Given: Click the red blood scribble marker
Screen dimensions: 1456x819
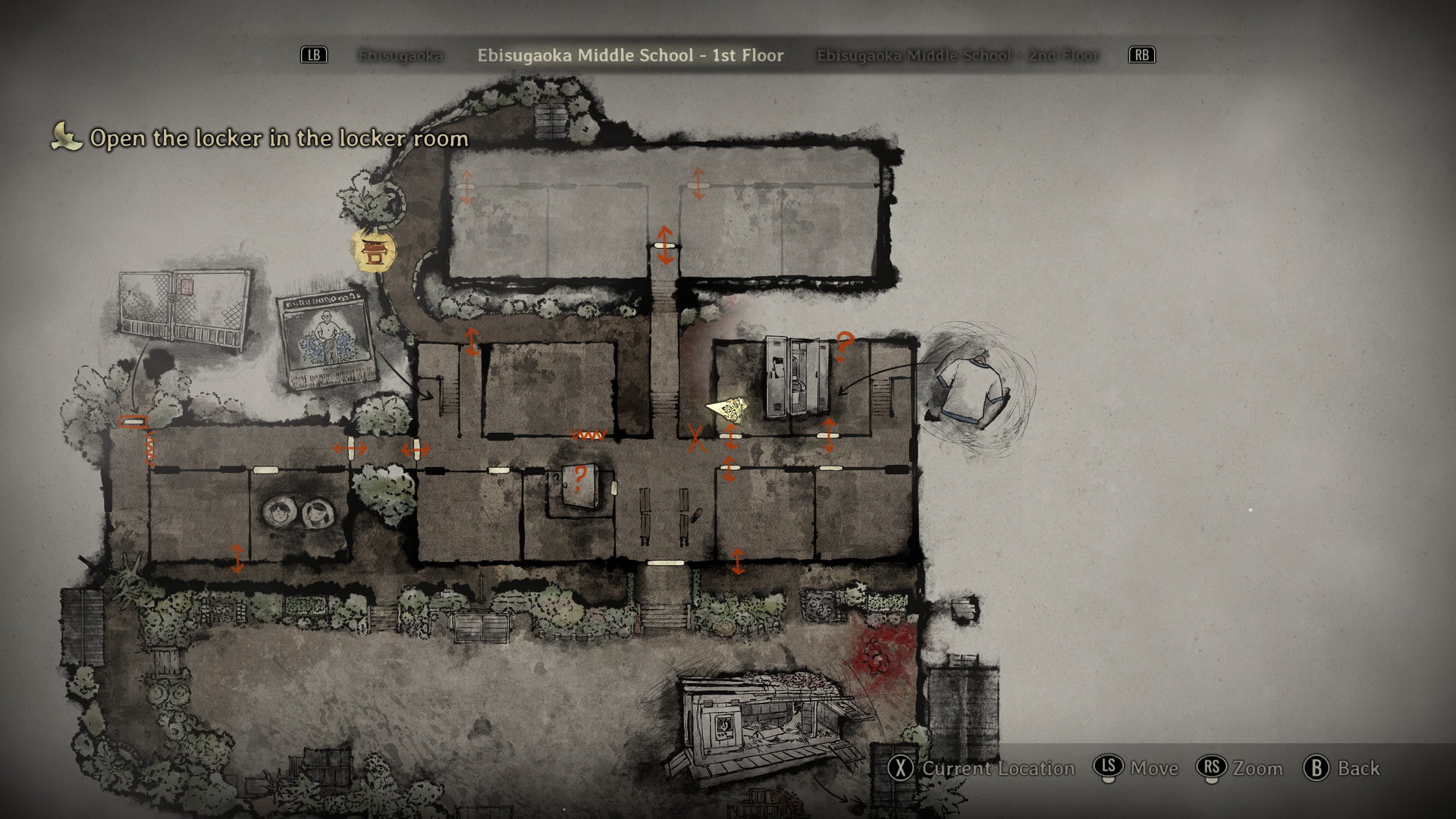Looking at the screenshot, I should tap(878, 653).
